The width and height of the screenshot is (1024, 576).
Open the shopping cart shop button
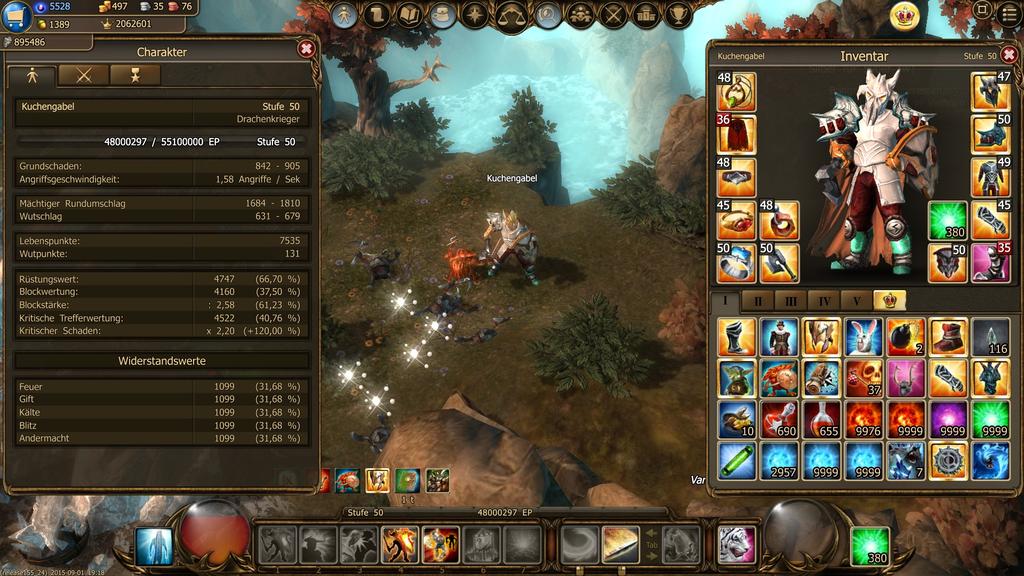click(16, 17)
